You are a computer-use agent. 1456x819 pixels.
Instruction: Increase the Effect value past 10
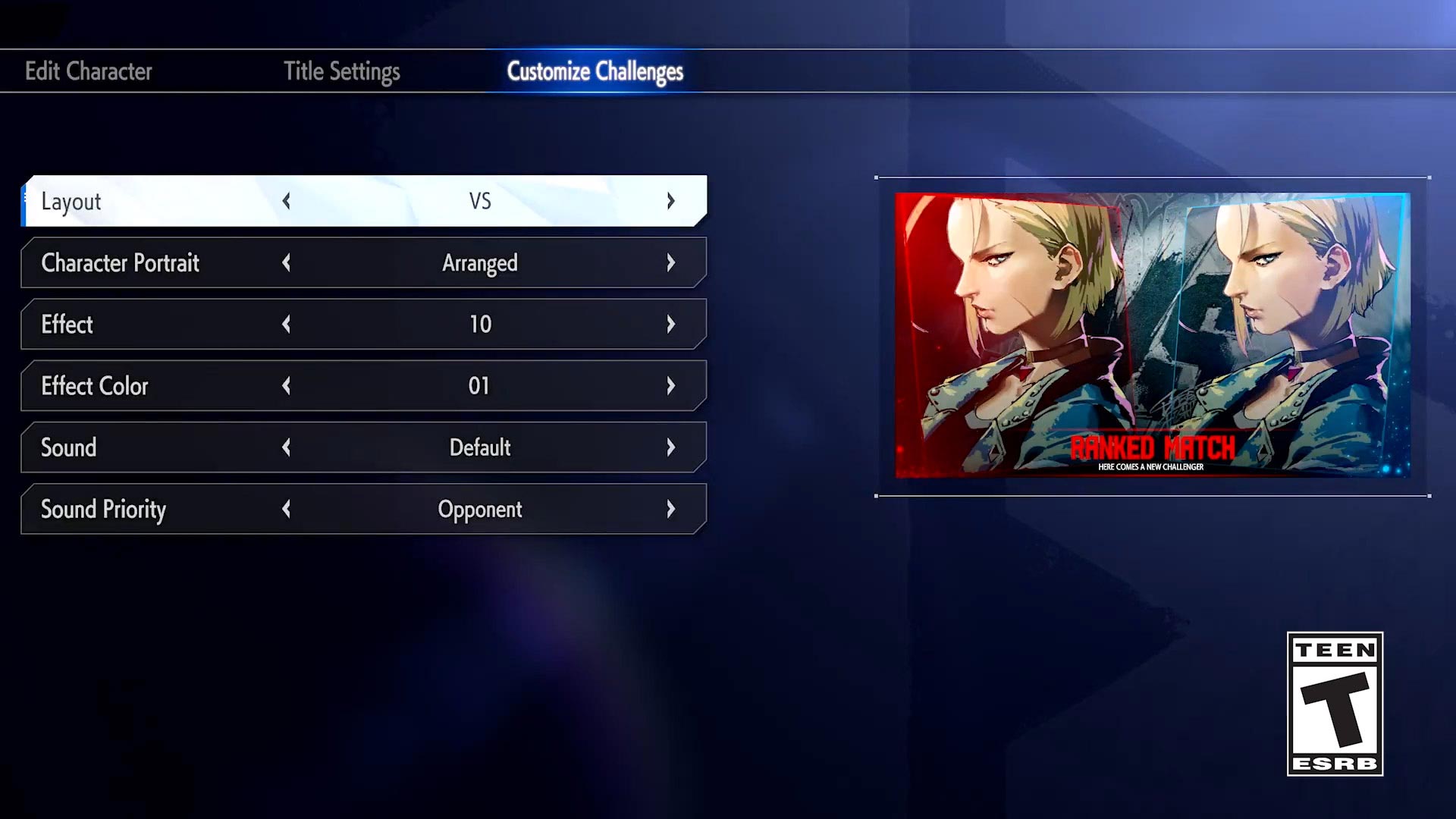click(x=670, y=324)
